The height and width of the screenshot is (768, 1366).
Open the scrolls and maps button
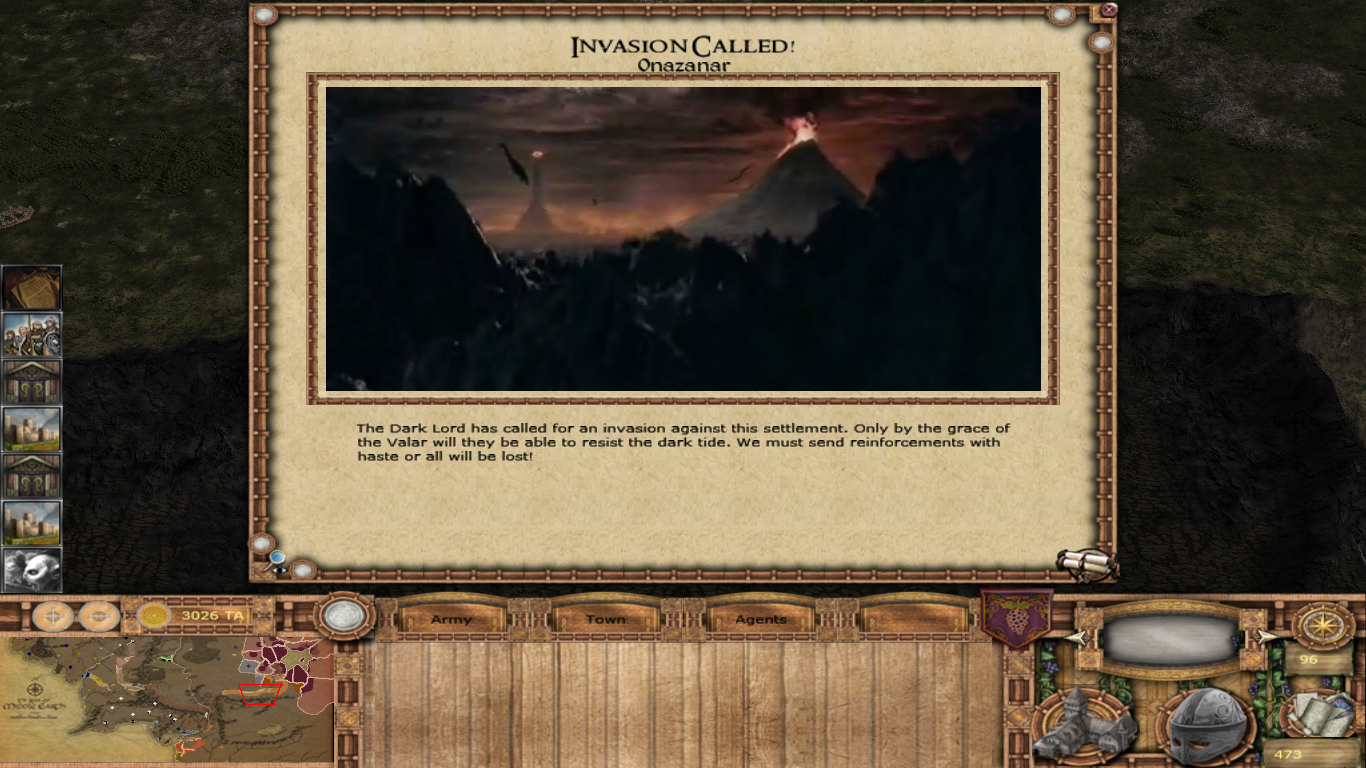(x=1320, y=713)
